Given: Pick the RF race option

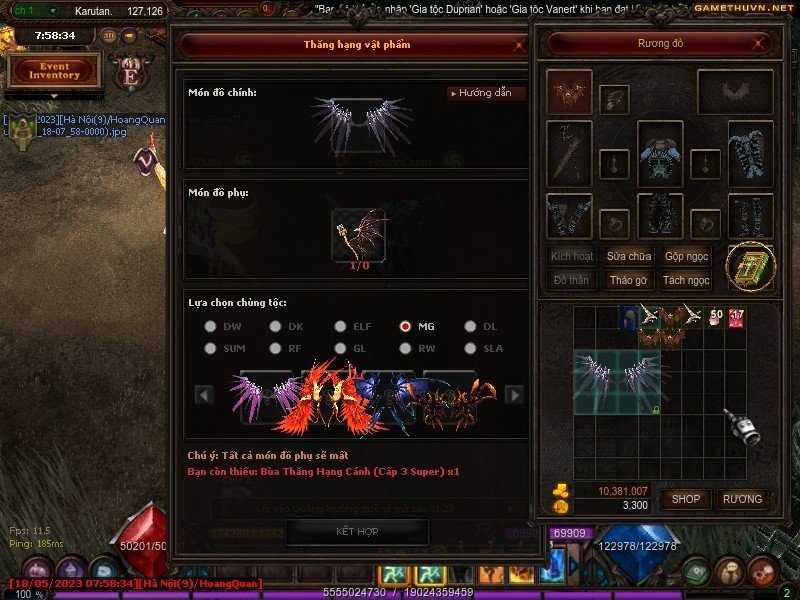Looking at the screenshot, I should pos(275,348).
